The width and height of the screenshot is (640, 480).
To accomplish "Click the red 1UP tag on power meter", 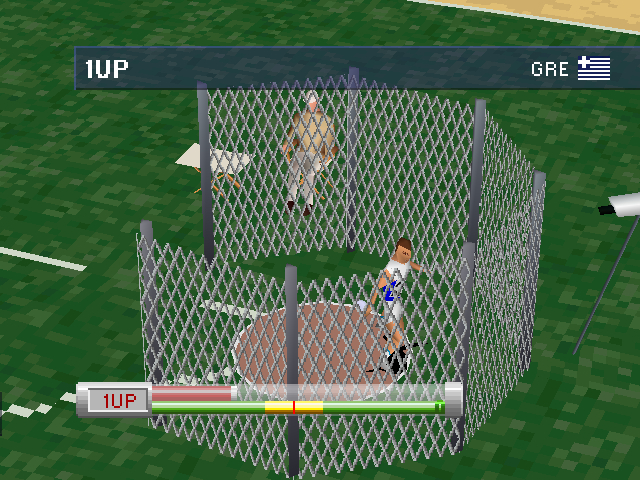I will coord(119,401).
